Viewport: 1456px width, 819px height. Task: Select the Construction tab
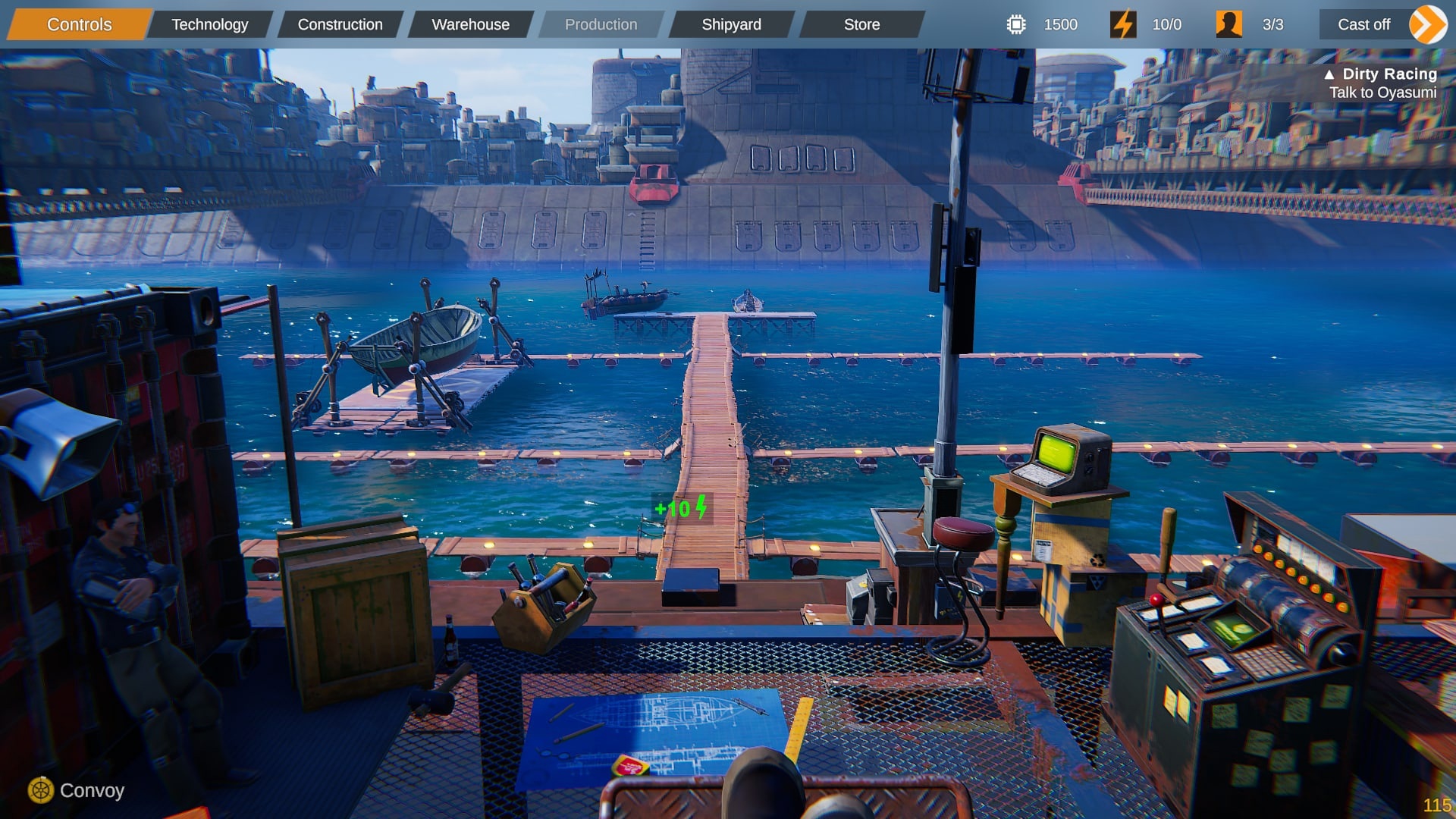[340, 24]
